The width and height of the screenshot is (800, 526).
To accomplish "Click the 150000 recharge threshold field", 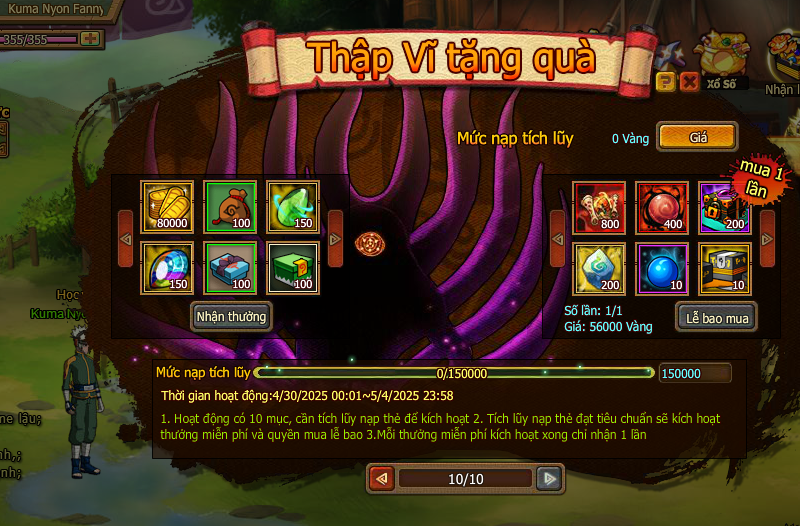I will (694, 373).
